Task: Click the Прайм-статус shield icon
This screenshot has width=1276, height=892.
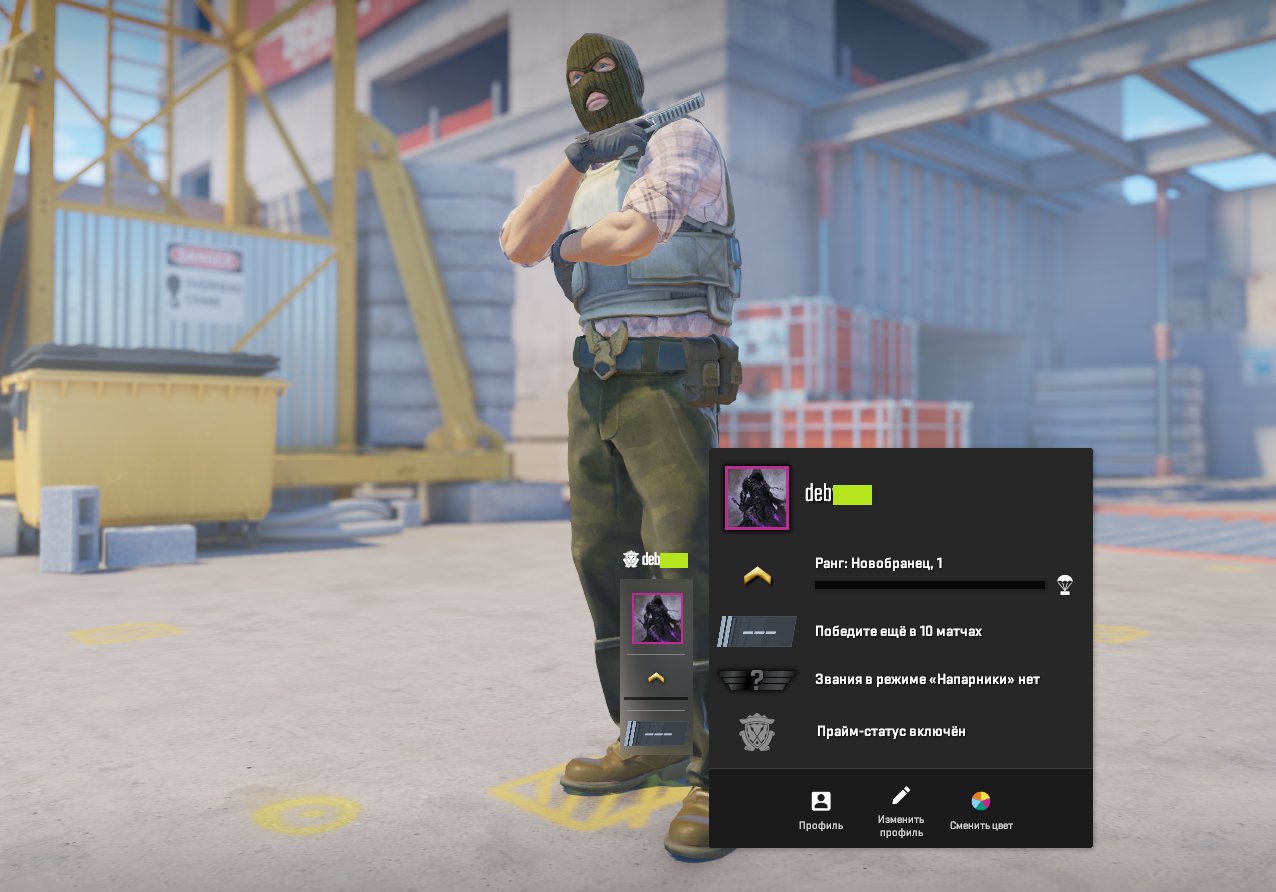Action: (756, 732)
